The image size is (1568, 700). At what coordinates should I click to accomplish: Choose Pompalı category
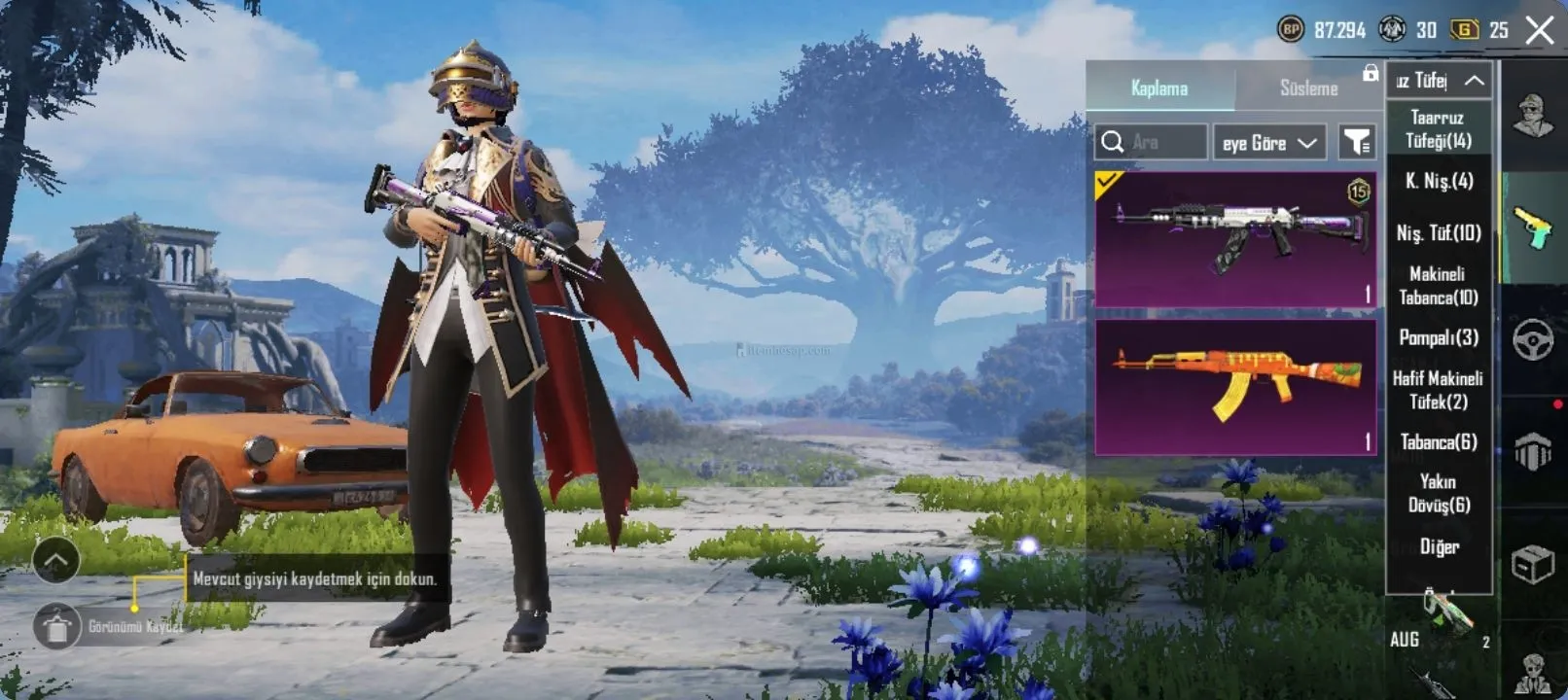(1439, 337)
